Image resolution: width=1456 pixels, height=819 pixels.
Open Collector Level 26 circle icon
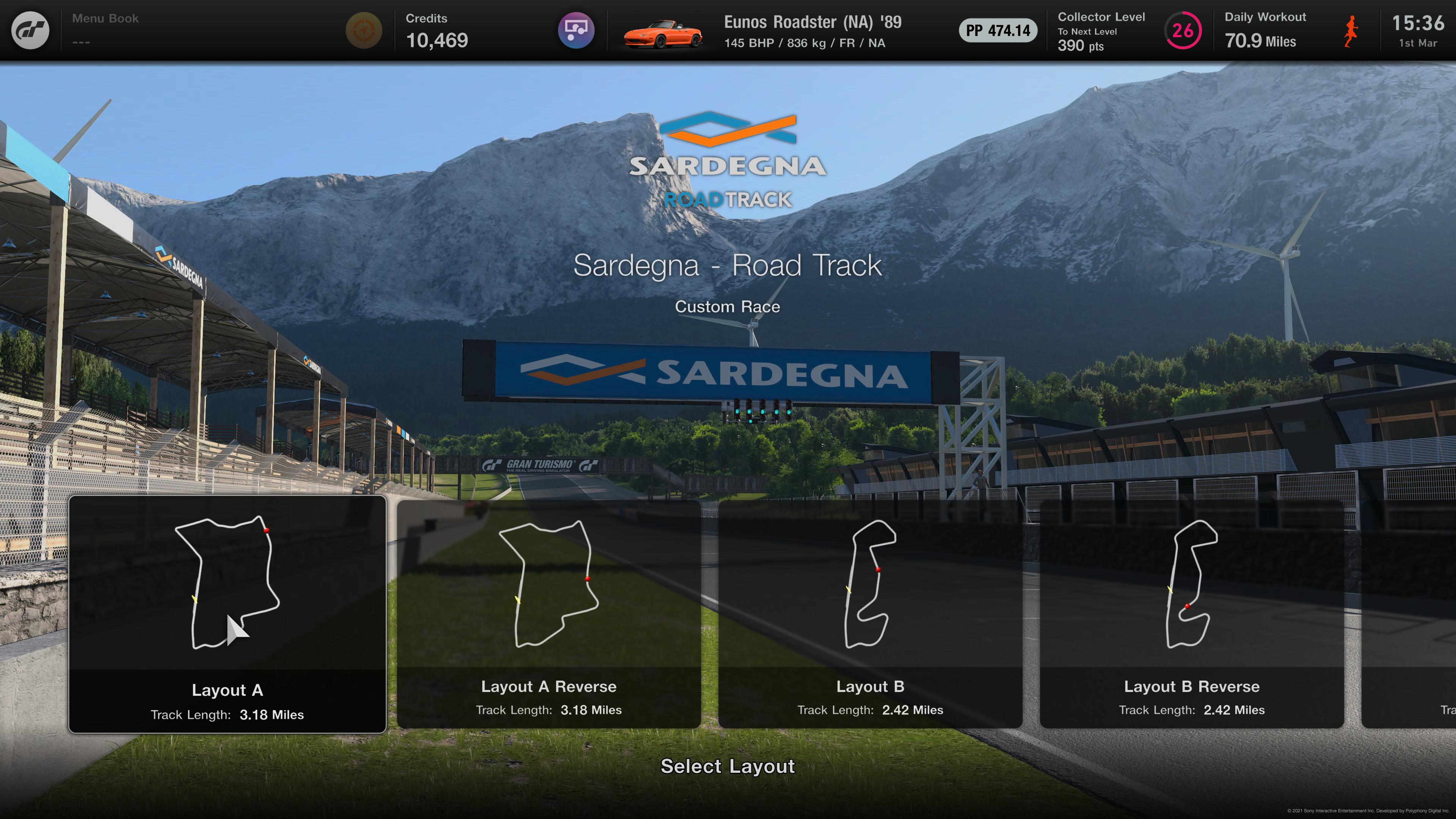pos(1183,30)
